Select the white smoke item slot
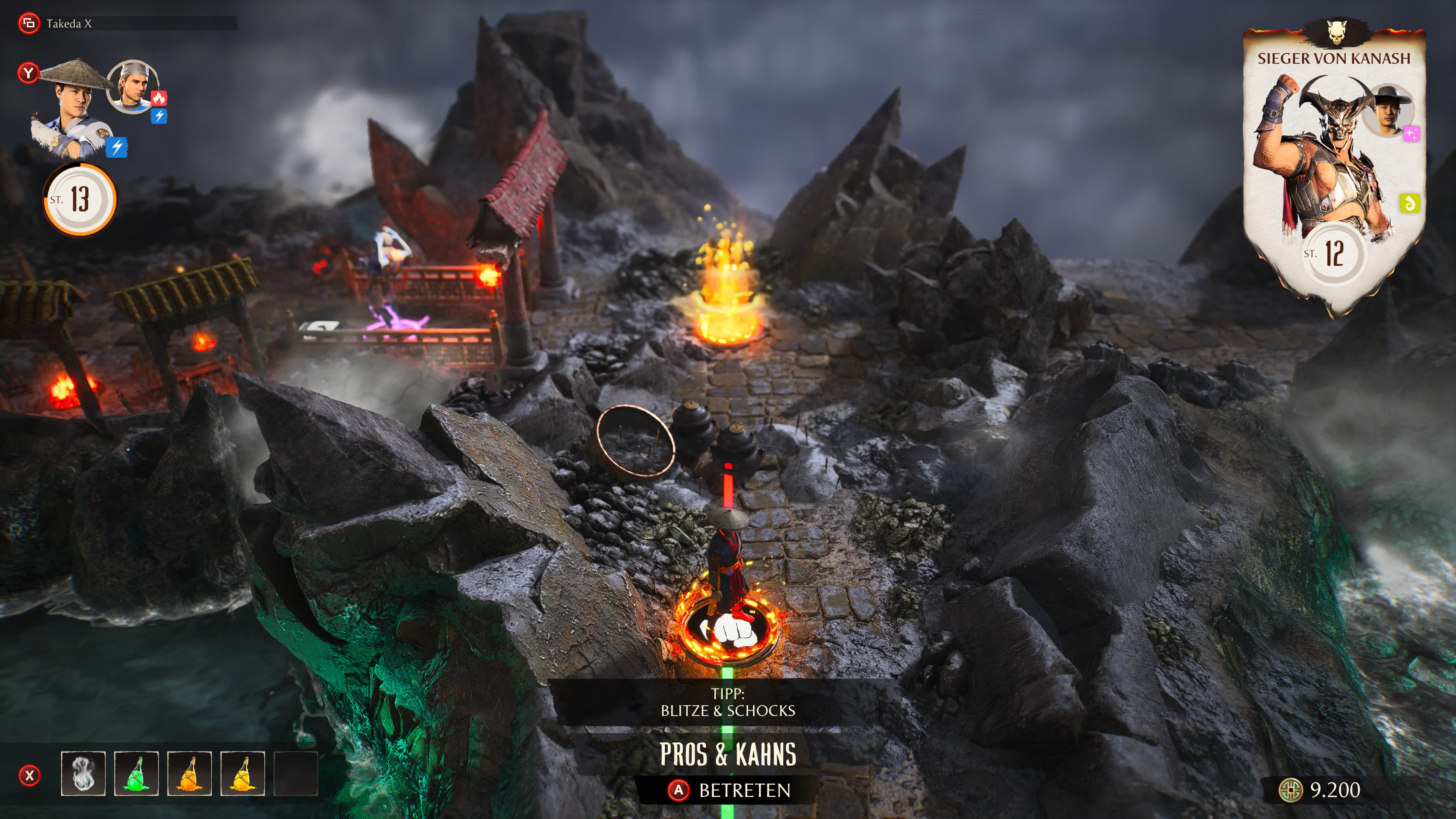1456x819 pixels. click(x=83, y=773)
